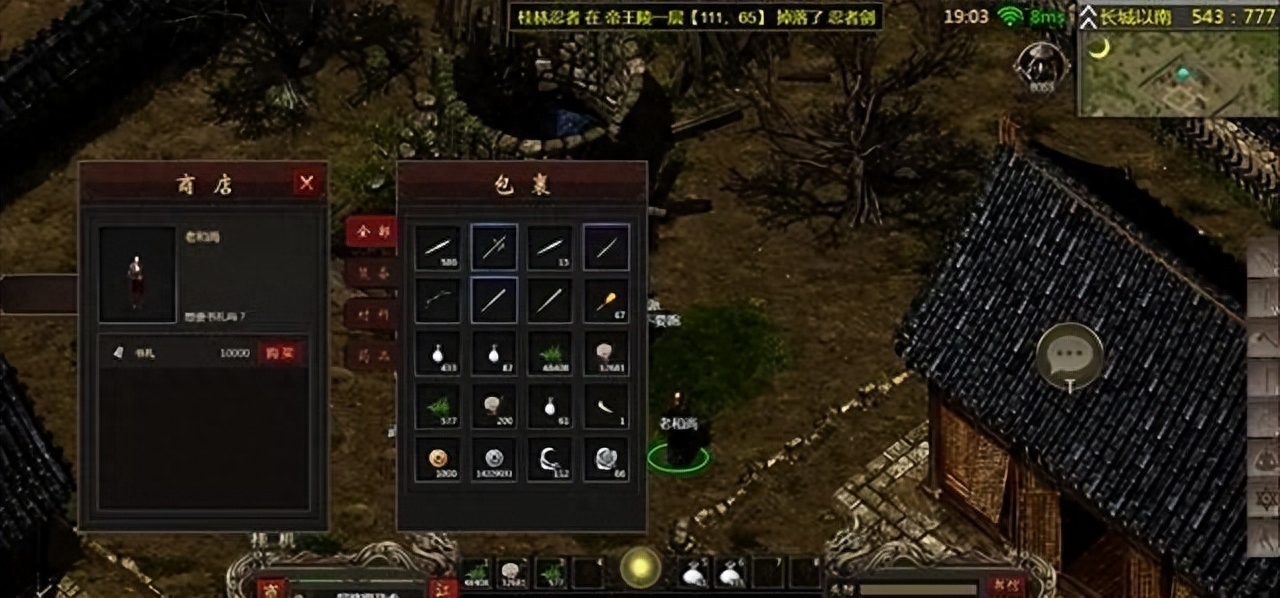Select the weapon slot with count 580
The width and height of the screenshot is (1280, 598).
(438, 247)
